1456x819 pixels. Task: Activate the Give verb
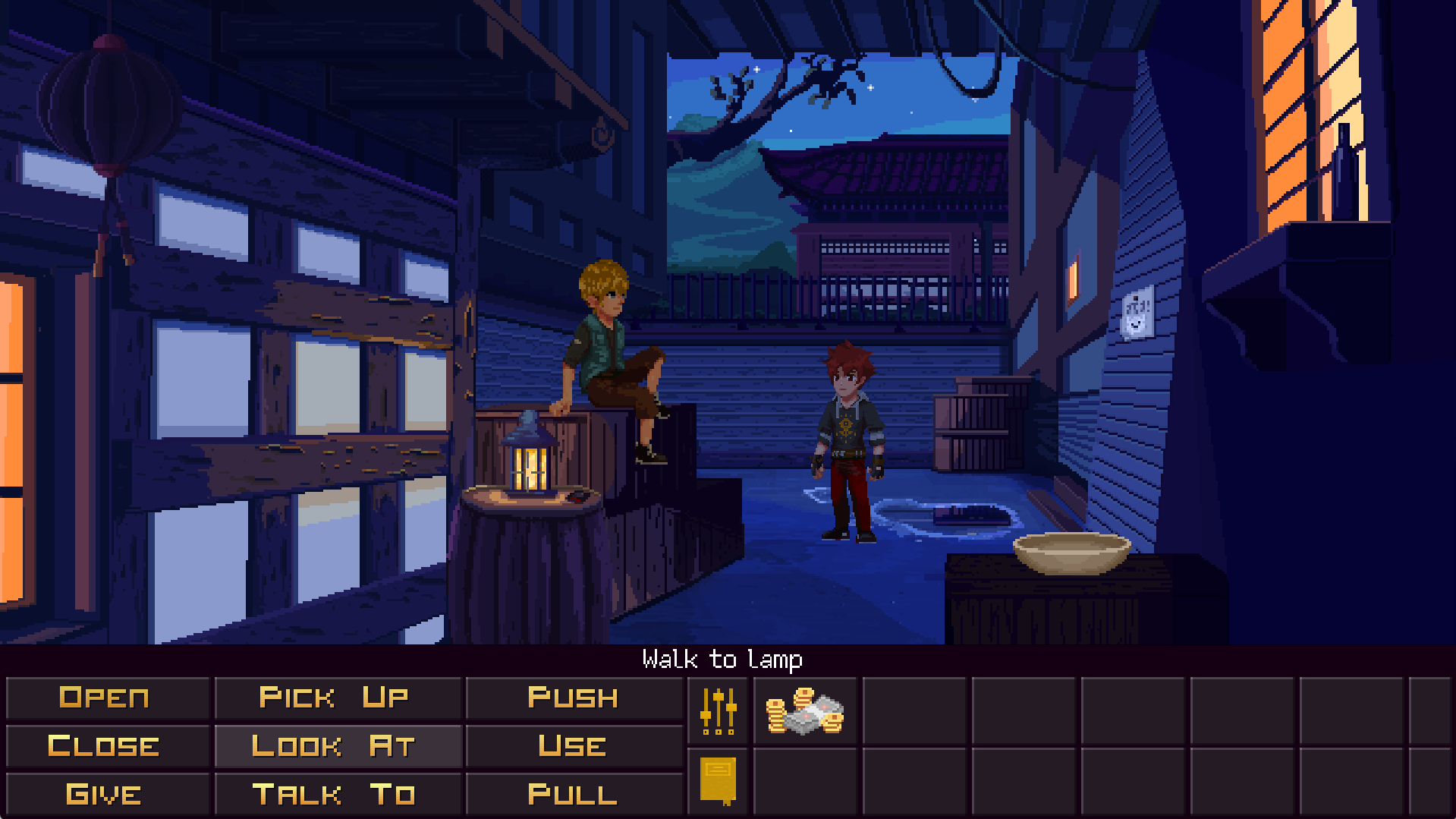[x=105, y=795]
